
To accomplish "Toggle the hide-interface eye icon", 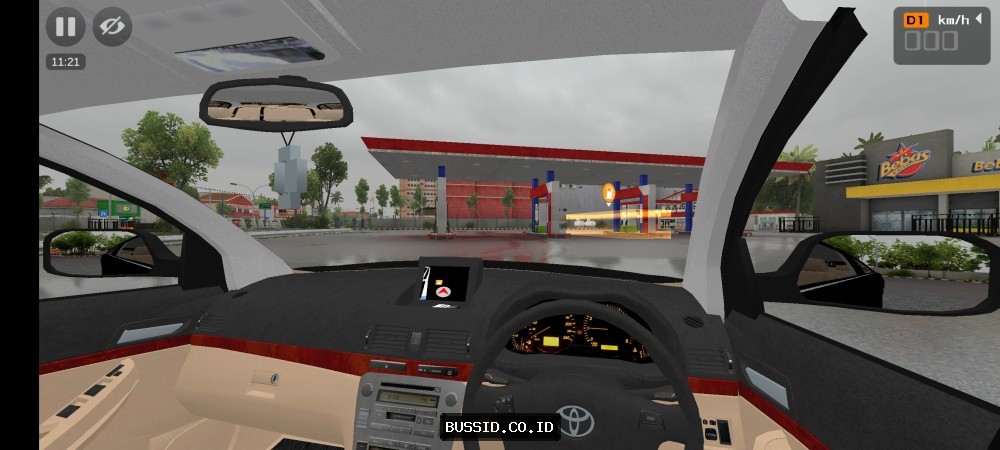I will (112, 27).
